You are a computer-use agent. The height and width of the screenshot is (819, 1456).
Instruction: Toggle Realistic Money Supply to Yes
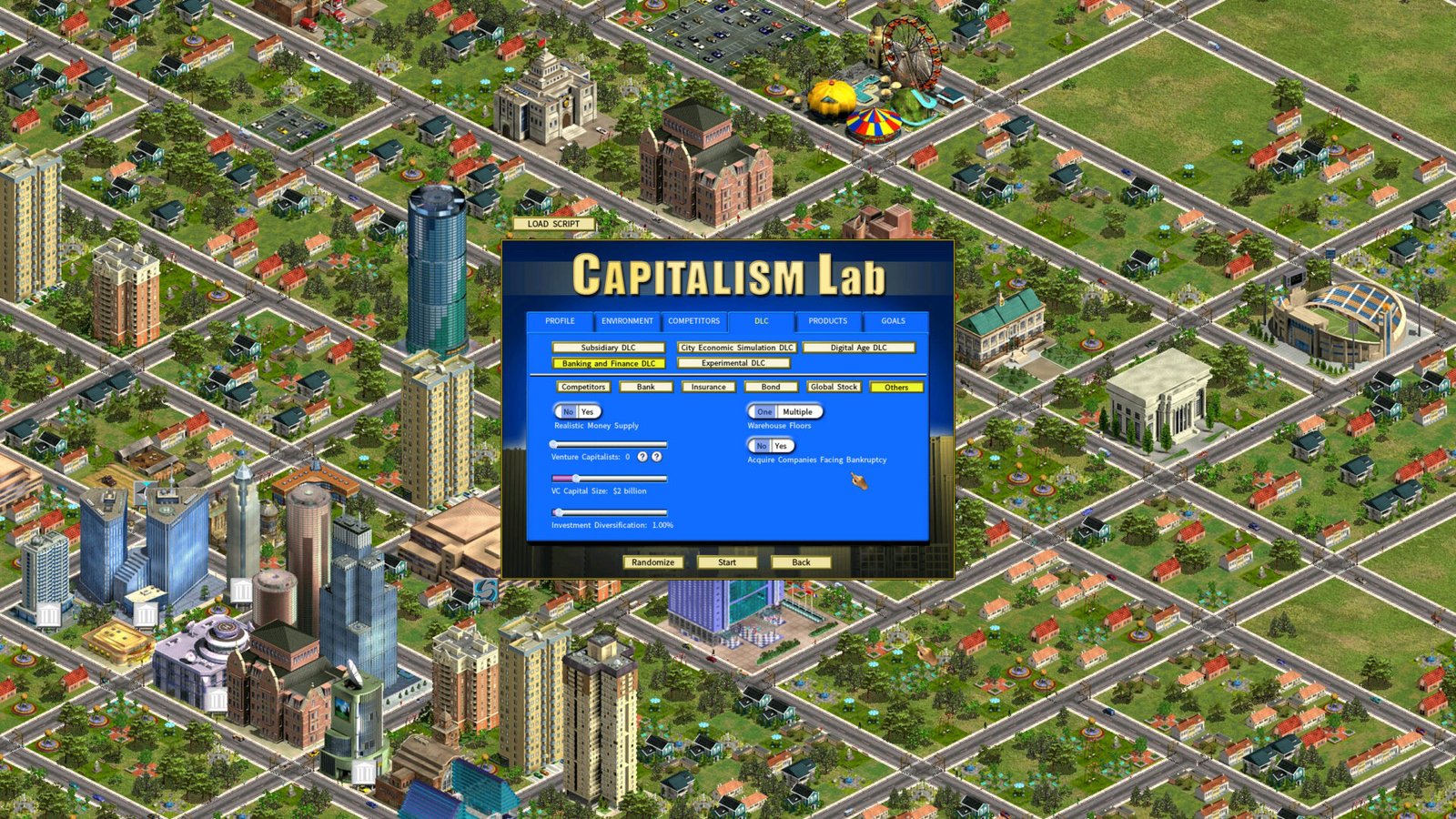coord(586,410)
